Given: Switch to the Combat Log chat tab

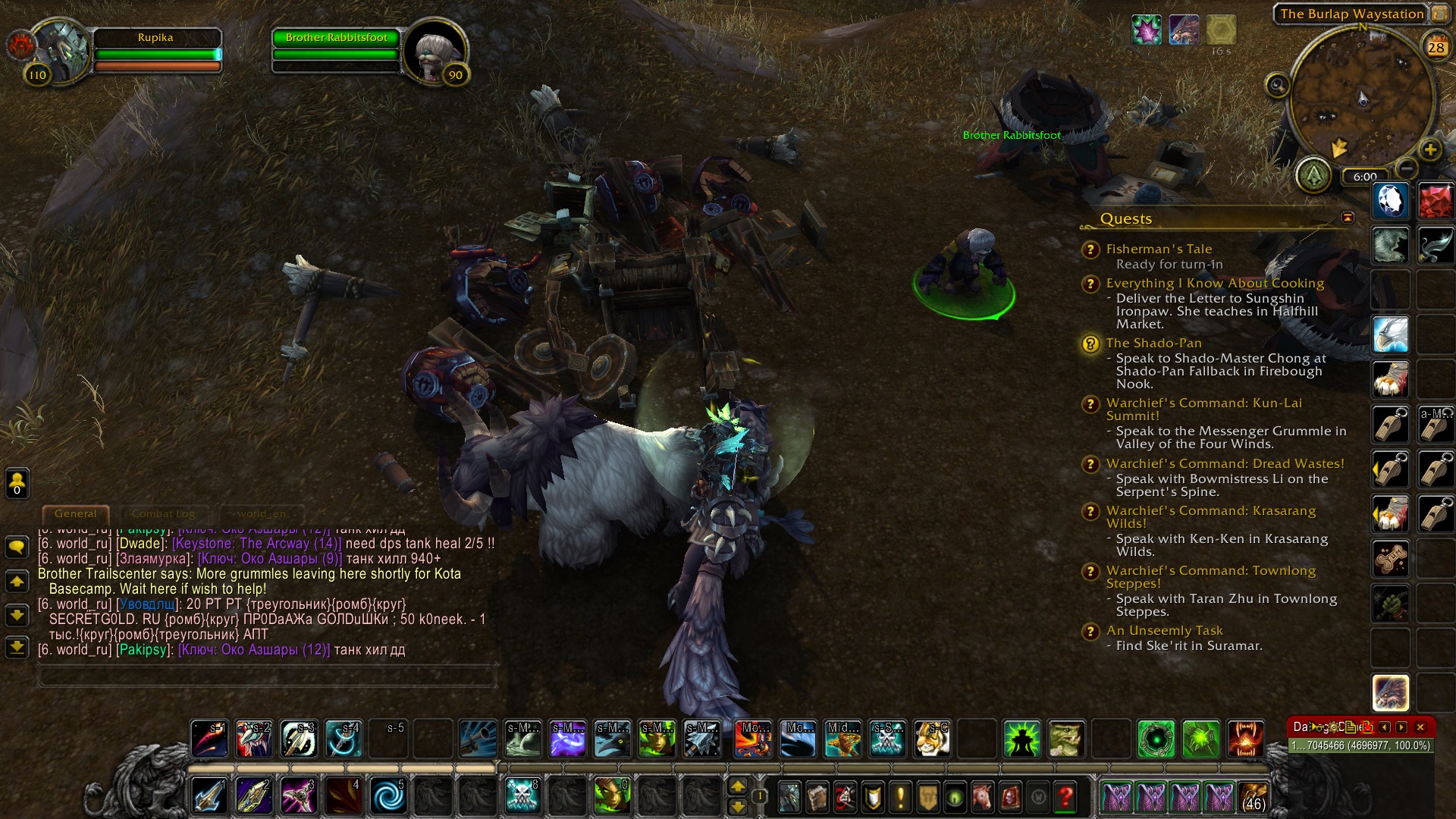Looking at the screenshot, I should (163, 514).
